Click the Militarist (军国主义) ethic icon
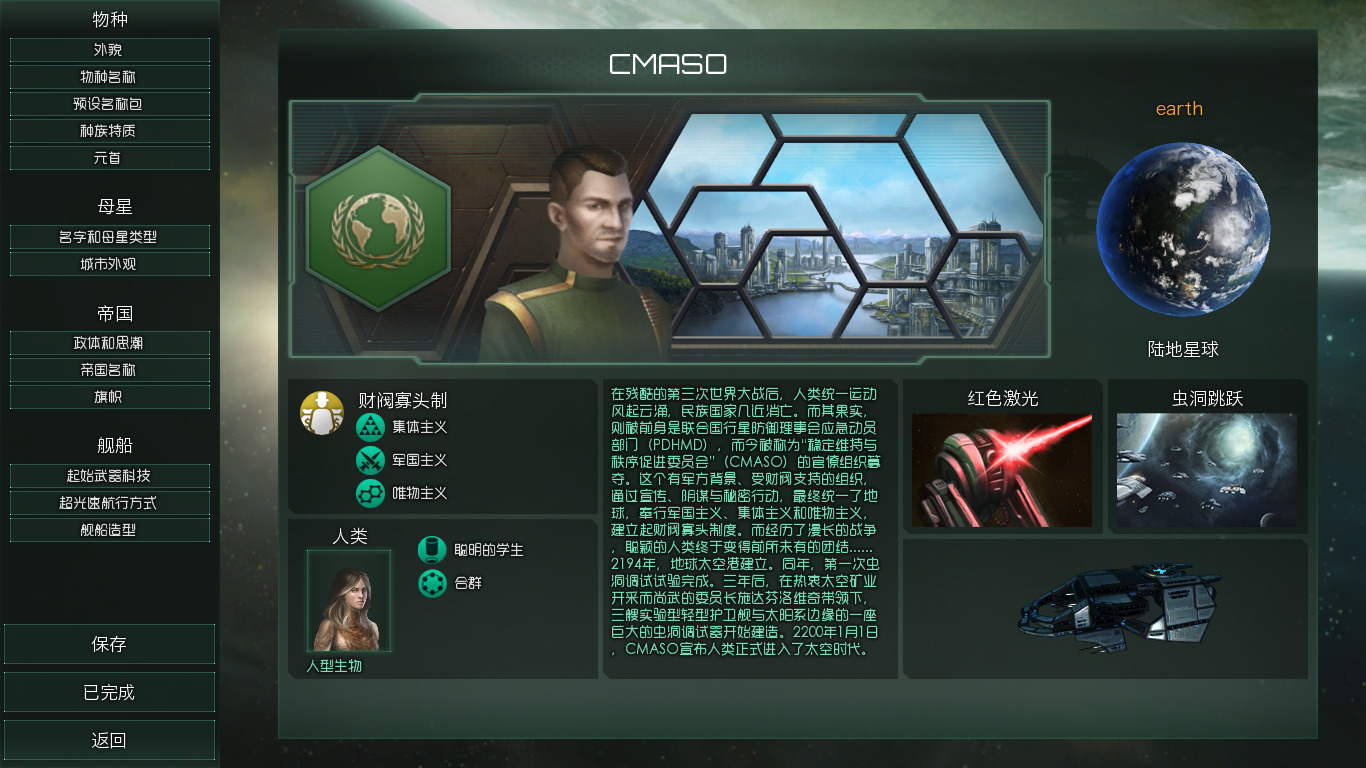Screen dimensions: 1366x768 click(x=371, y=460)
